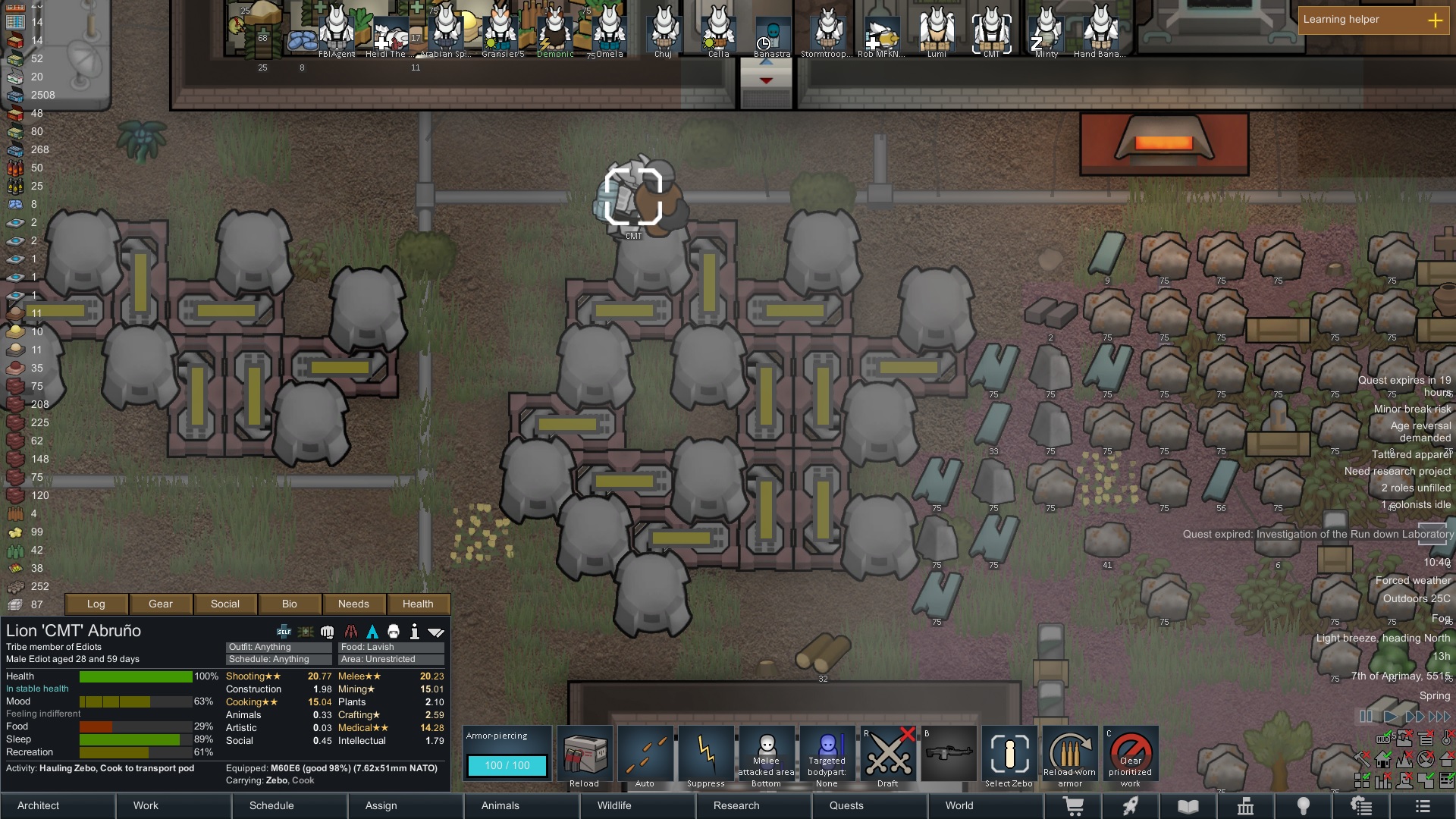Image resolution: width=1456 pixels, height=819 pixels.
Task: Clear prioritized work for this colonist
Action: [x=1131, y=757]
